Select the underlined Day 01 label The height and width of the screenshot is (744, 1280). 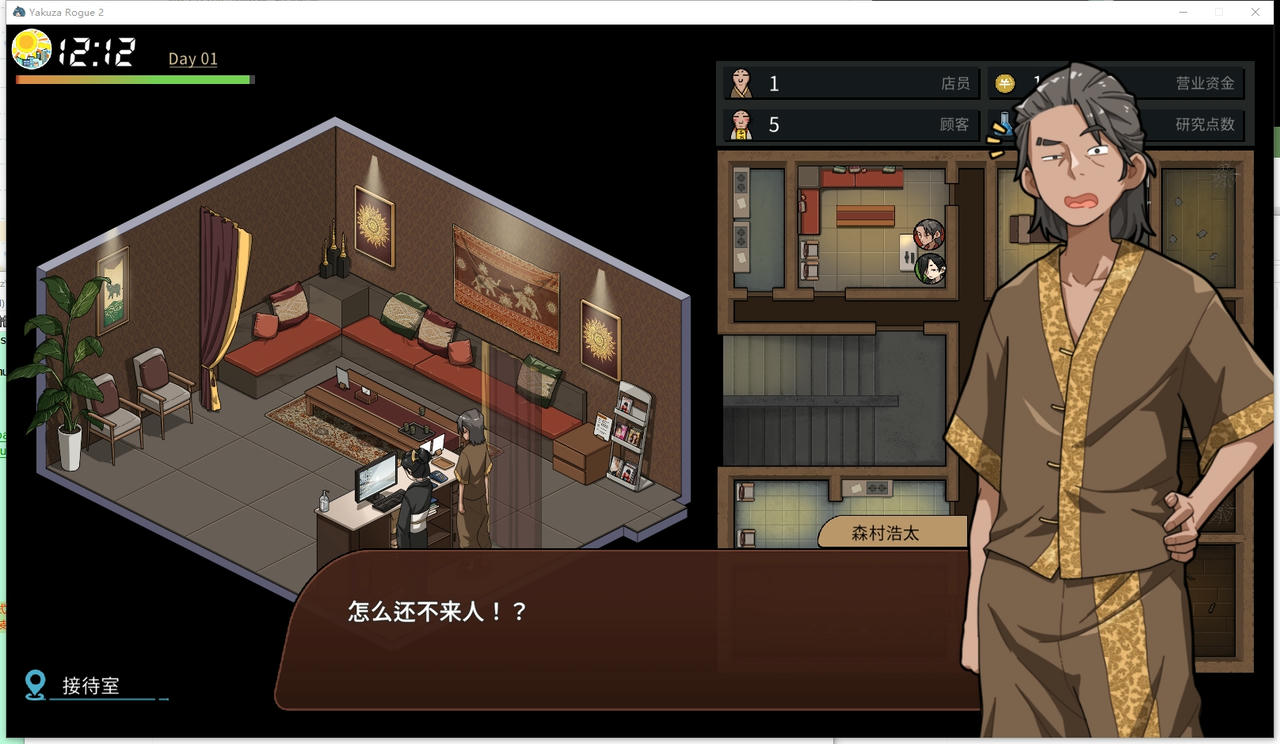(x=192, y=58)
